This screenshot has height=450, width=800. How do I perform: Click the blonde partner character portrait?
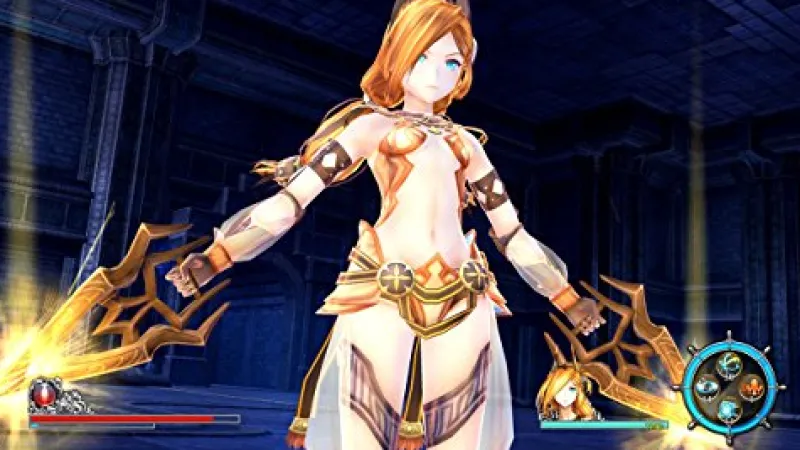point(559,393)
